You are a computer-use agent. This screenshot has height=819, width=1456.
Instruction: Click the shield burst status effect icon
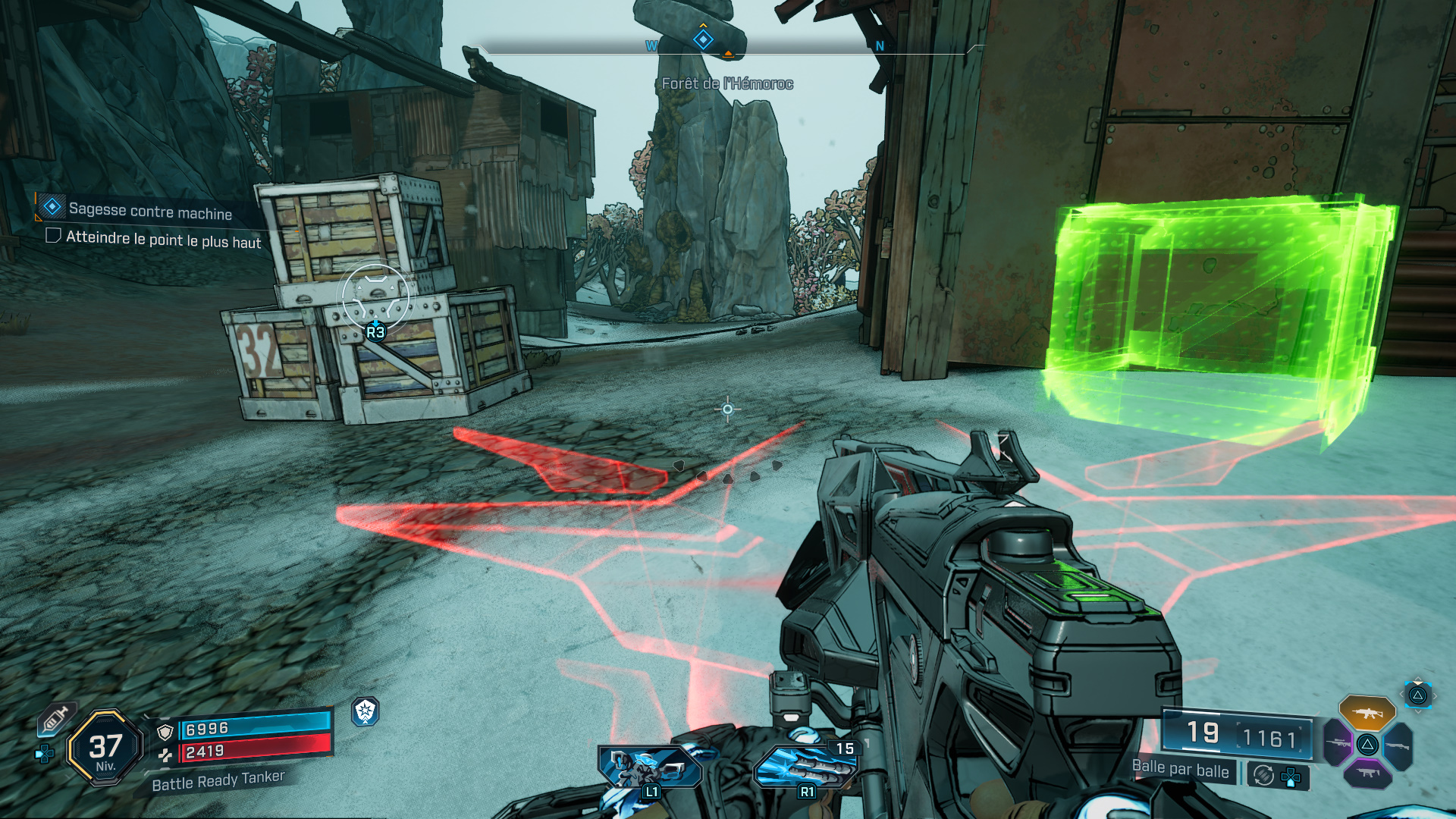click(365, 711)
